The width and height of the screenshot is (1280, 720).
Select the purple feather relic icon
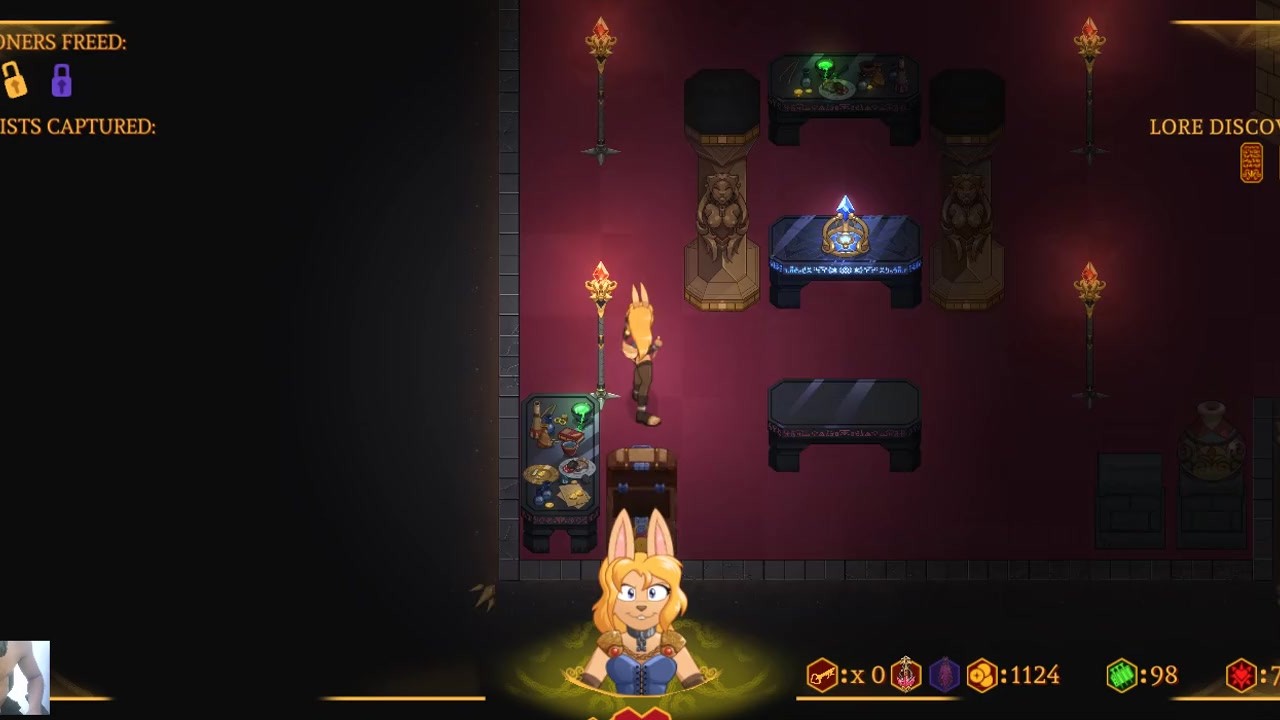point(944,675)
